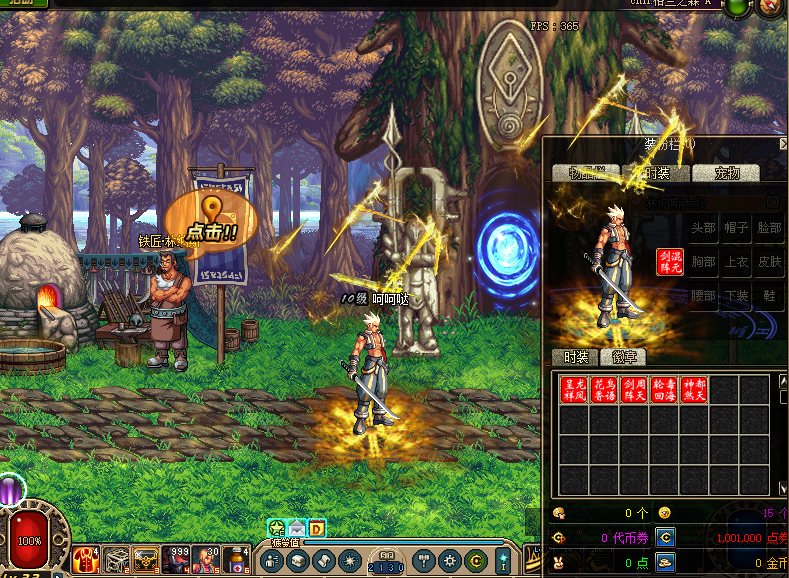Click the 头部 equipment slot

[x=704, y=229]
